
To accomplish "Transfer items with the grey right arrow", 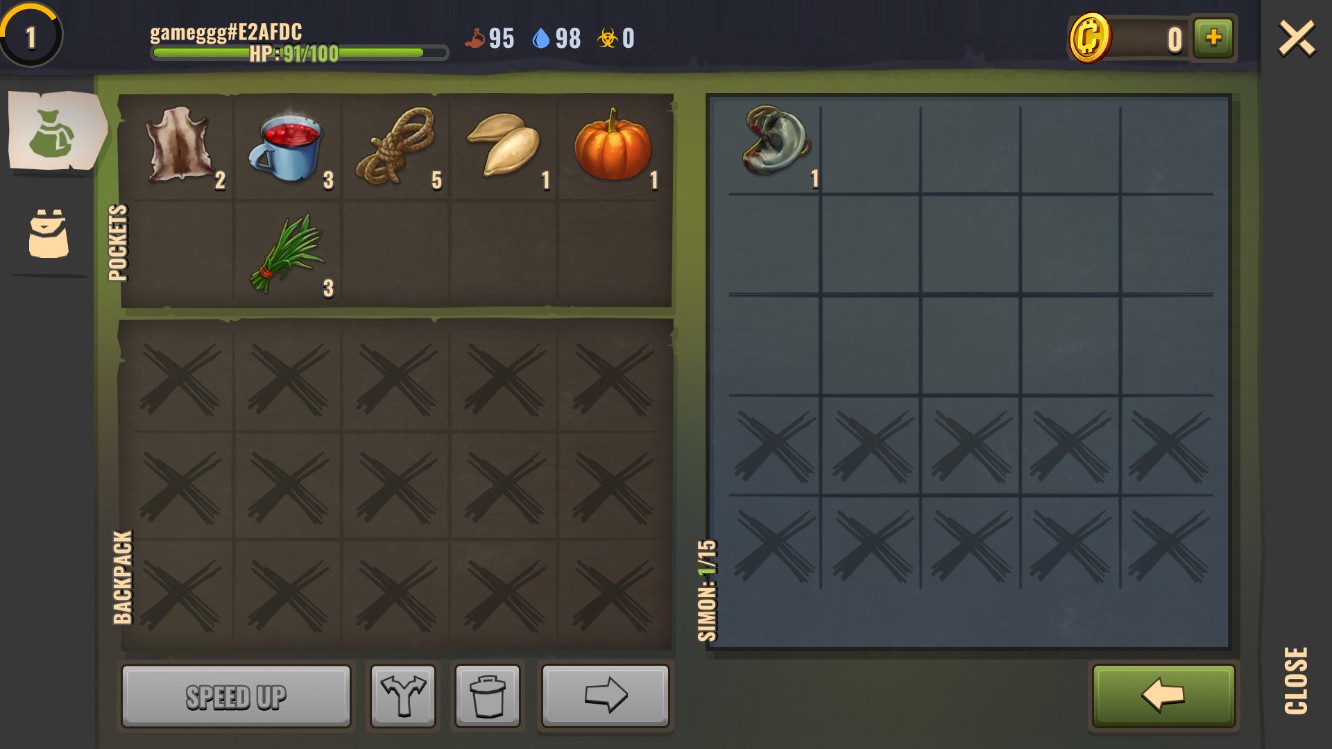I will click(605, 696).
